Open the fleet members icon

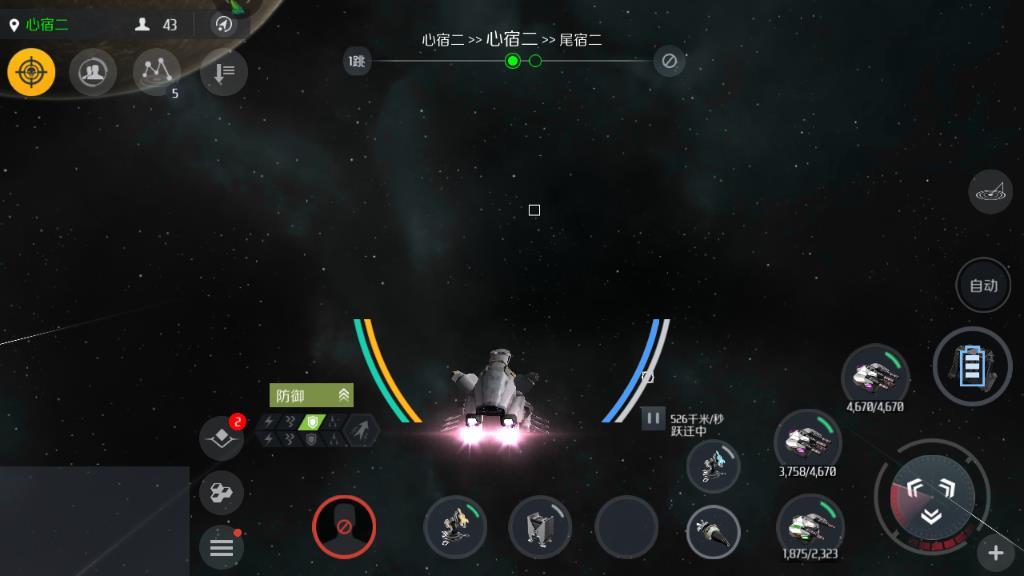(93, 72)
